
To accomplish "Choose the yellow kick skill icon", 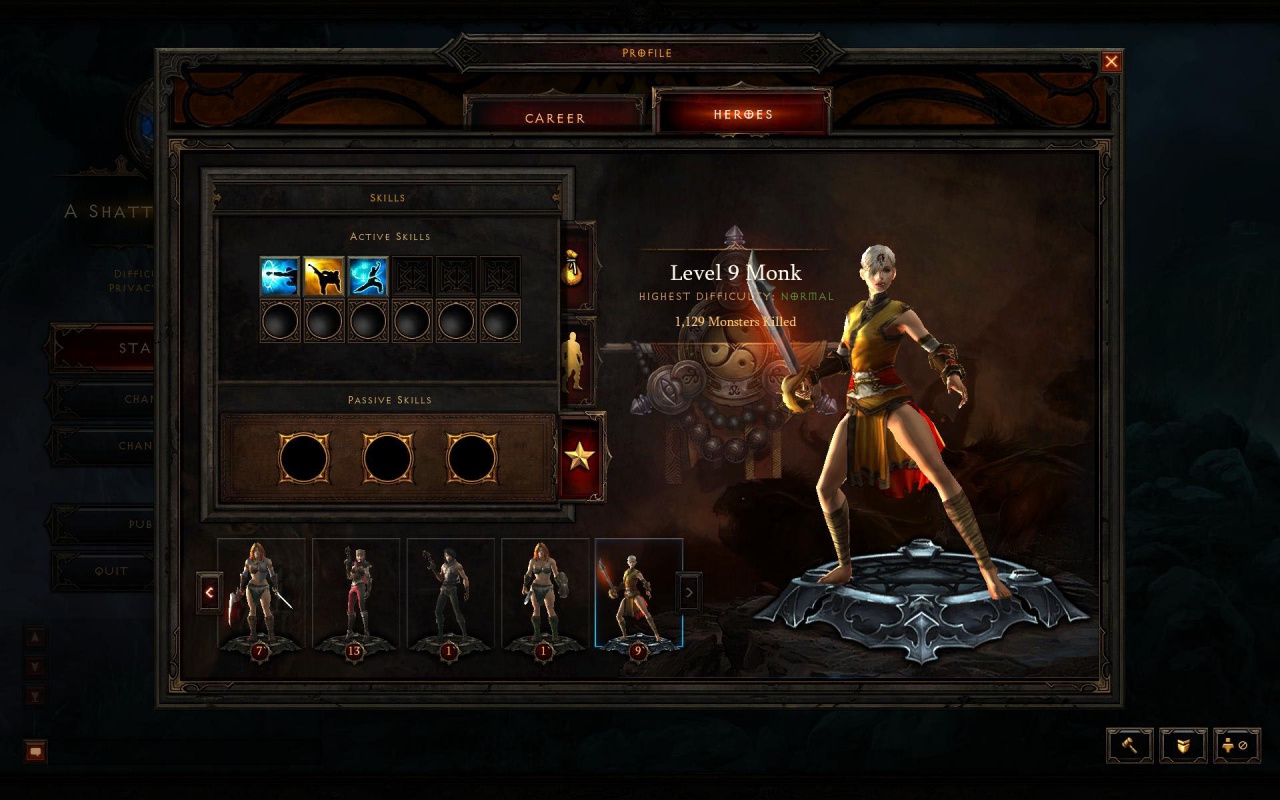I will [x=324, y=276].
